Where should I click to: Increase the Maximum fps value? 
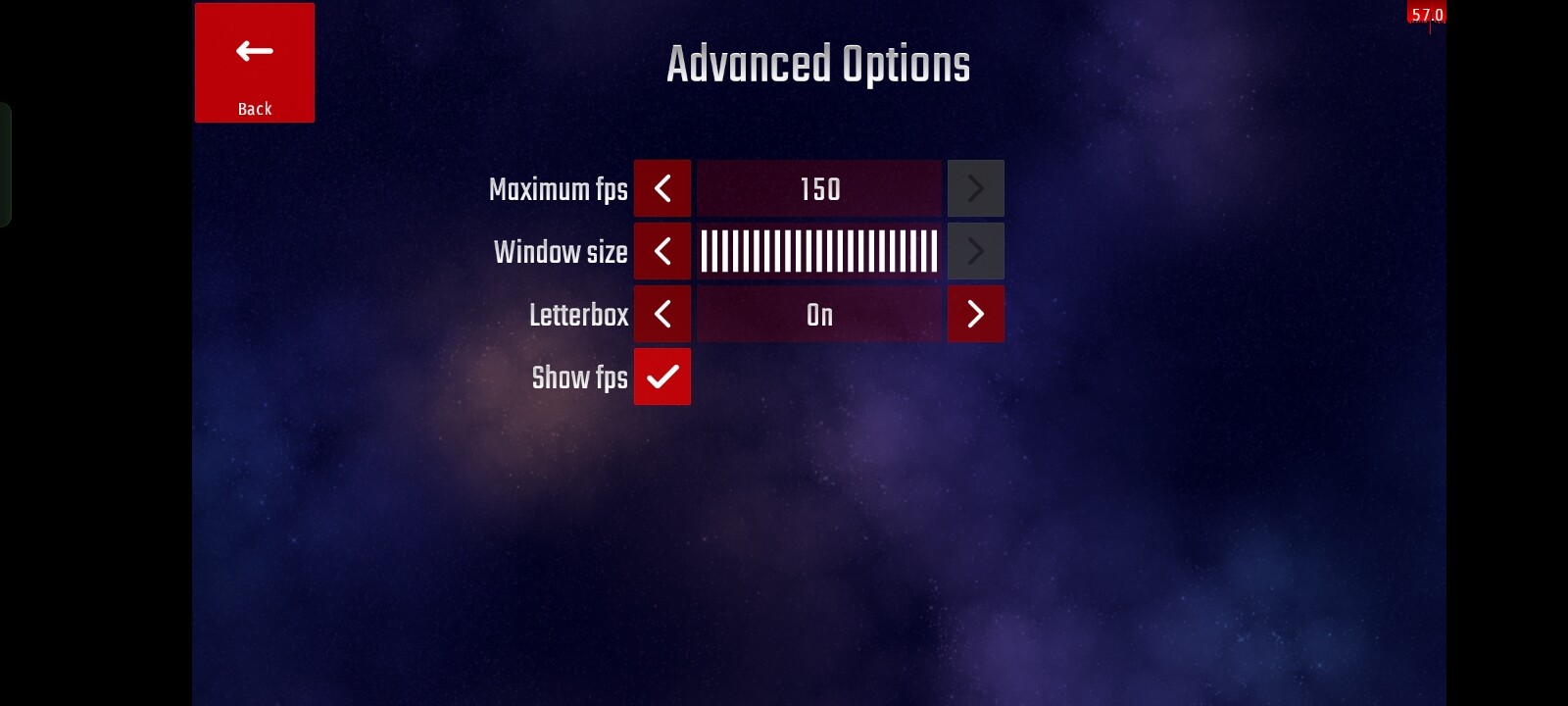tap(975, 188)
